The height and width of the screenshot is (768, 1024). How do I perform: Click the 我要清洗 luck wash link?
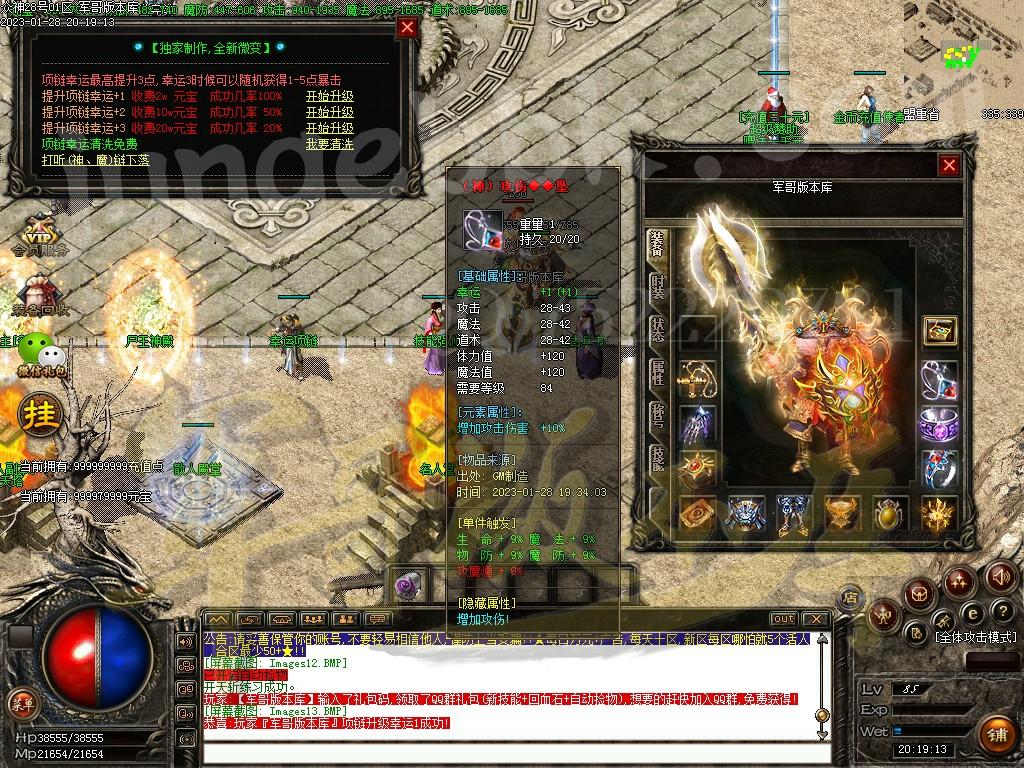coord(329,144)
